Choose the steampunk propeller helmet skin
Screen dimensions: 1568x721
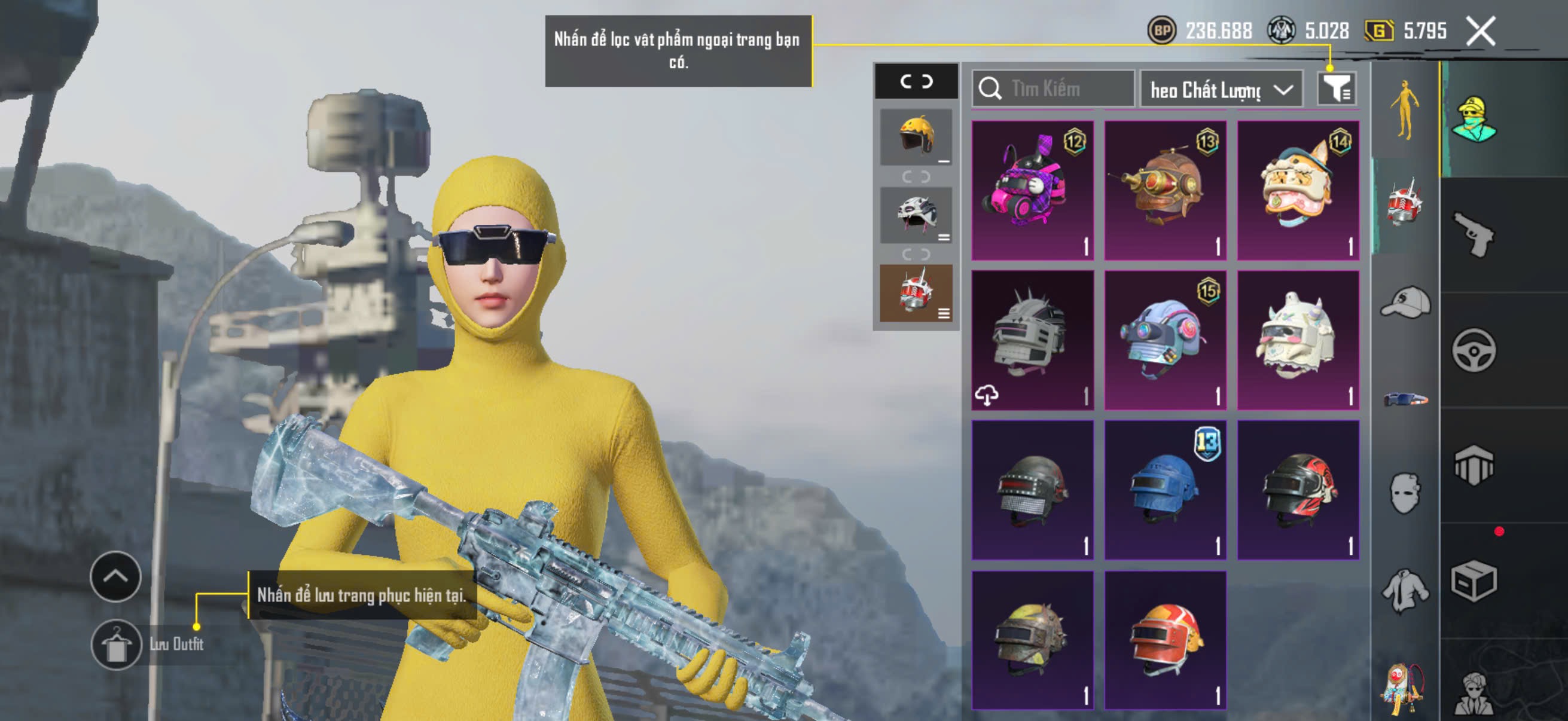(x=1165, y=191)
